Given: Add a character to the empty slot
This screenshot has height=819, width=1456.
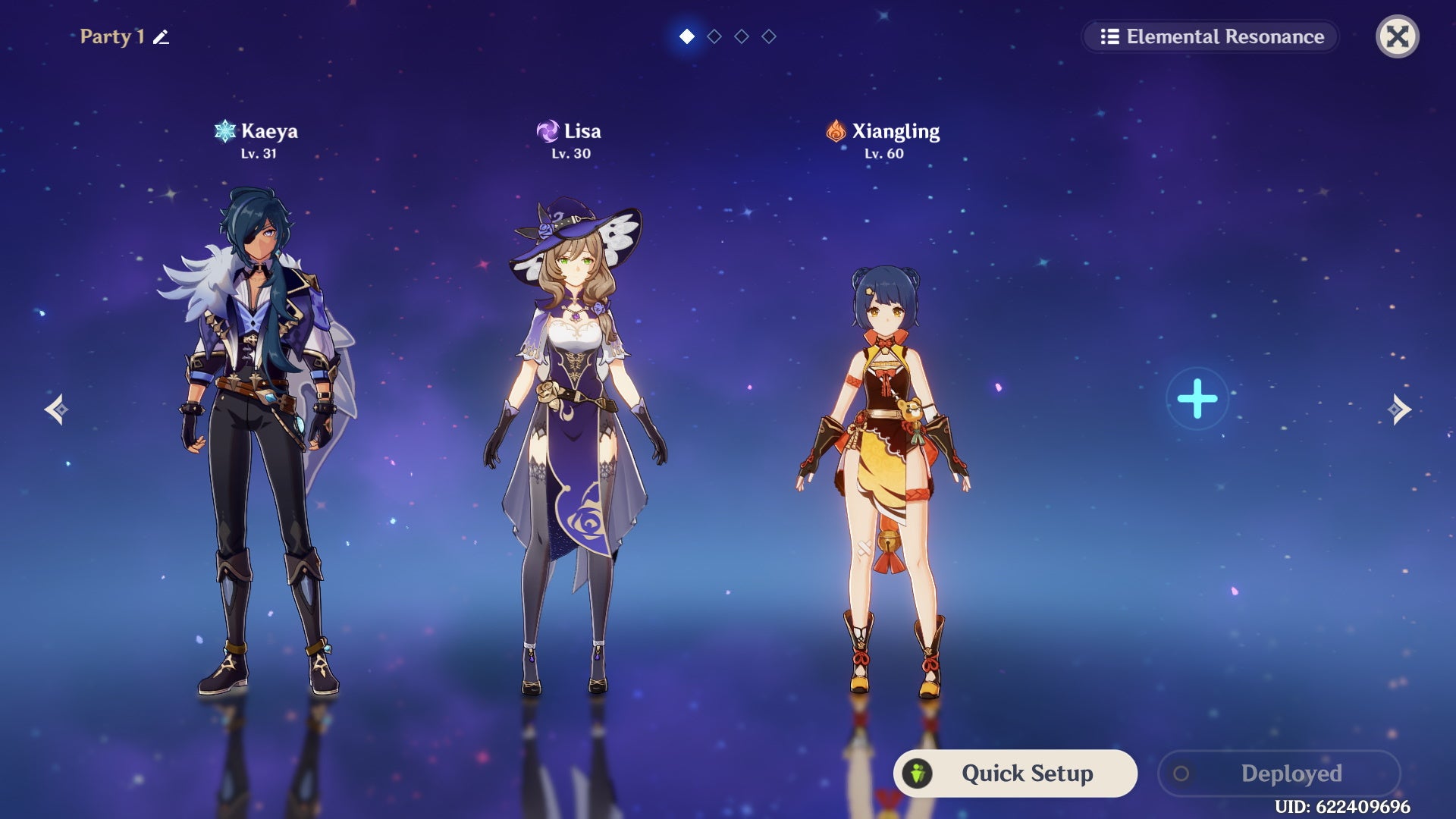Looking at the screenshot, I should [x=1197, y=399].
